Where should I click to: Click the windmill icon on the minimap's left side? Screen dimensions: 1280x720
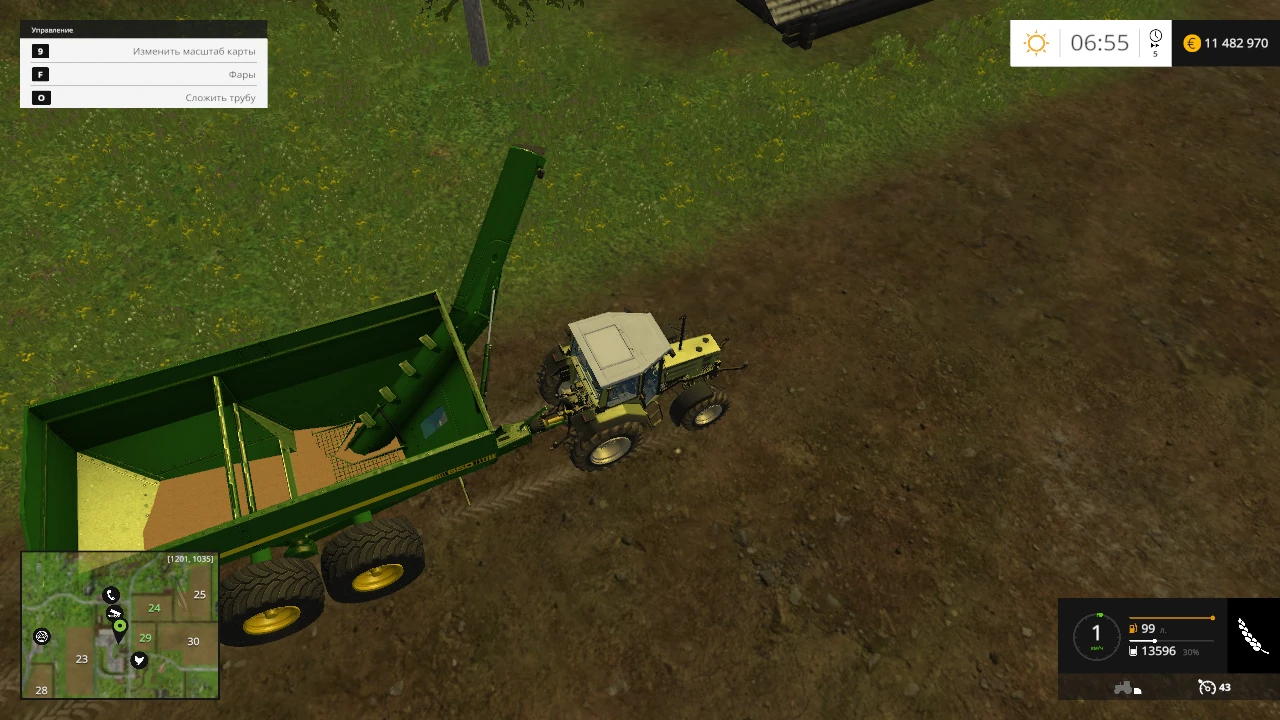click(42, 636)
